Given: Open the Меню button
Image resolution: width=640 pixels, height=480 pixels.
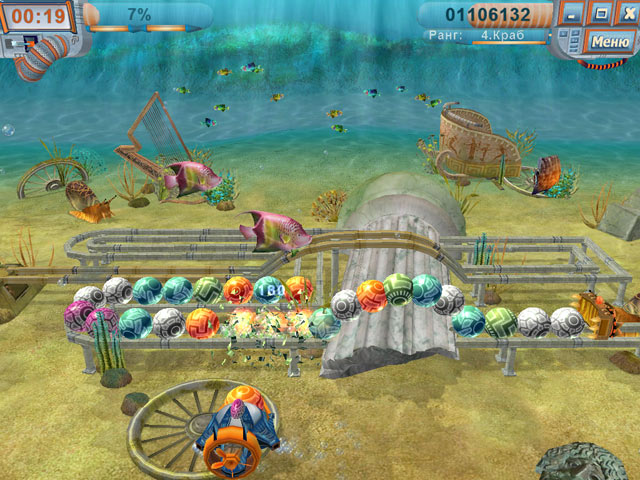Looking at the screenshot, I should (x=609, y=41).
